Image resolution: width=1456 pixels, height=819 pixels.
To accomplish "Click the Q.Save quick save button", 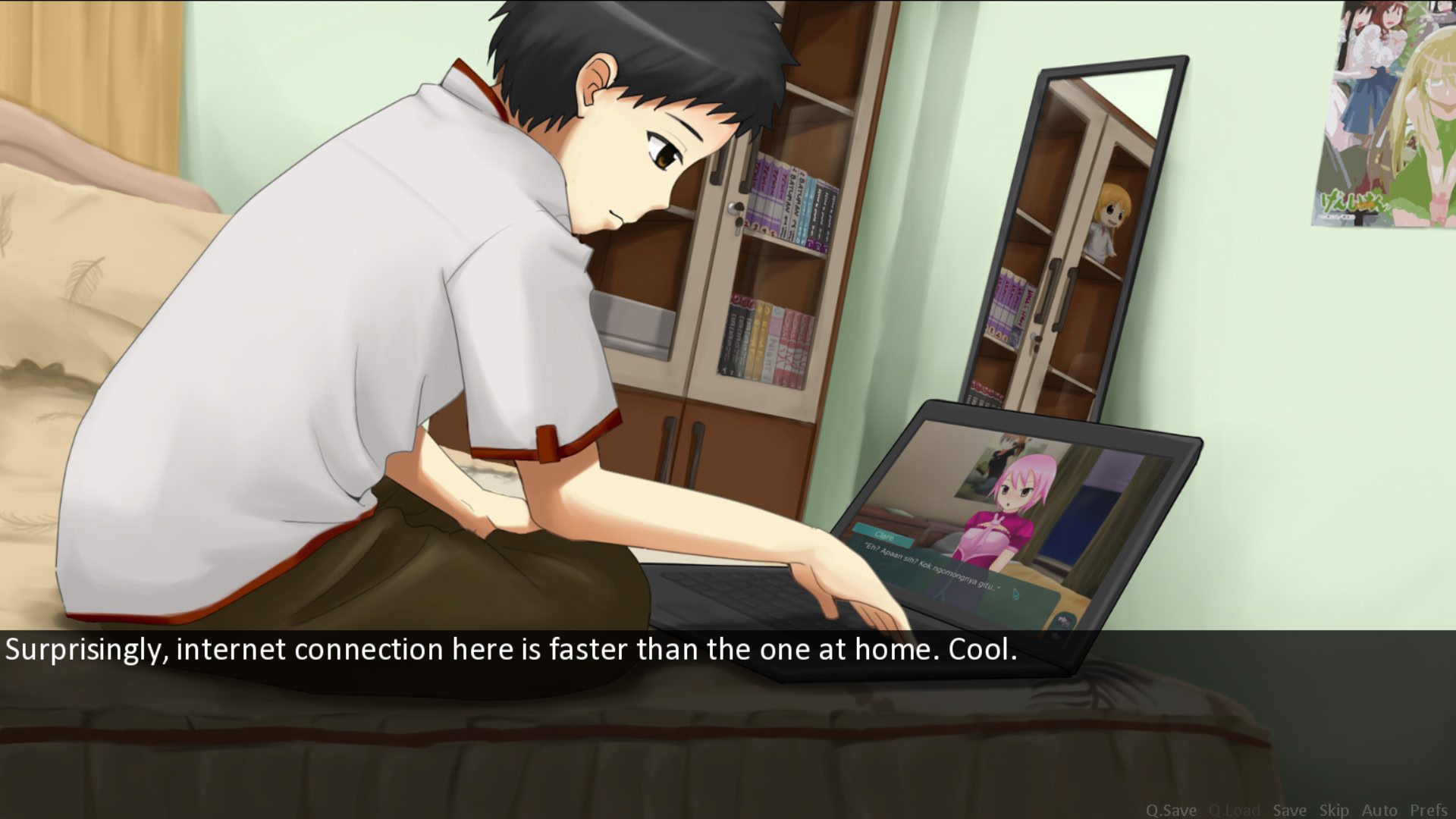I will coord(1170,810).
